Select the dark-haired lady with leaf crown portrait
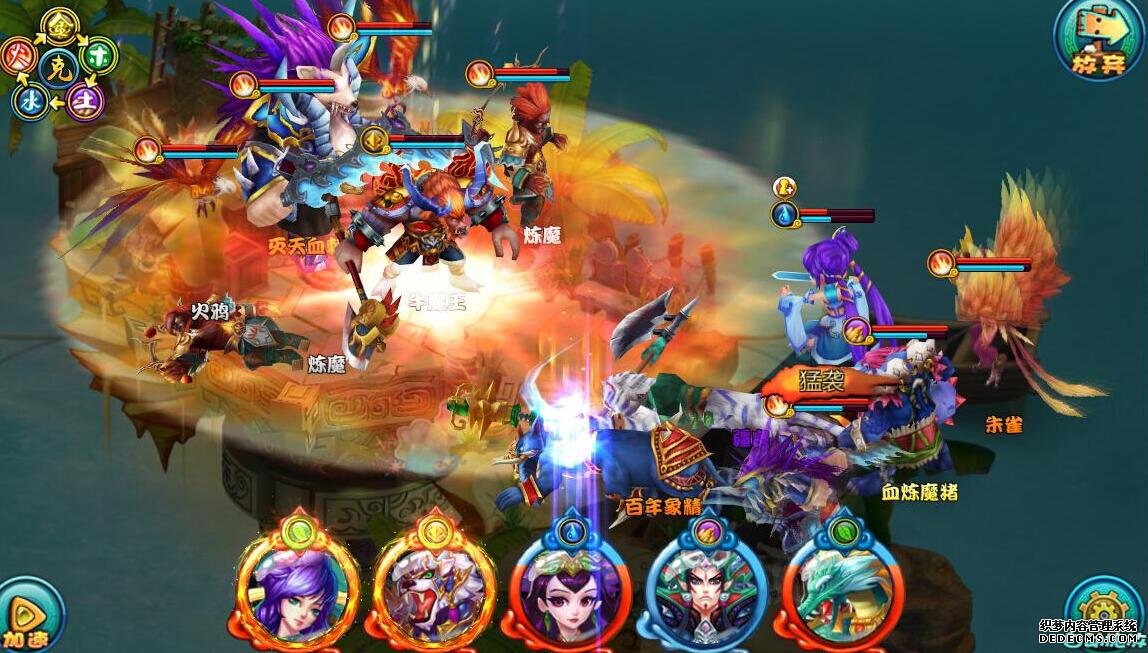 pos(571,590)
